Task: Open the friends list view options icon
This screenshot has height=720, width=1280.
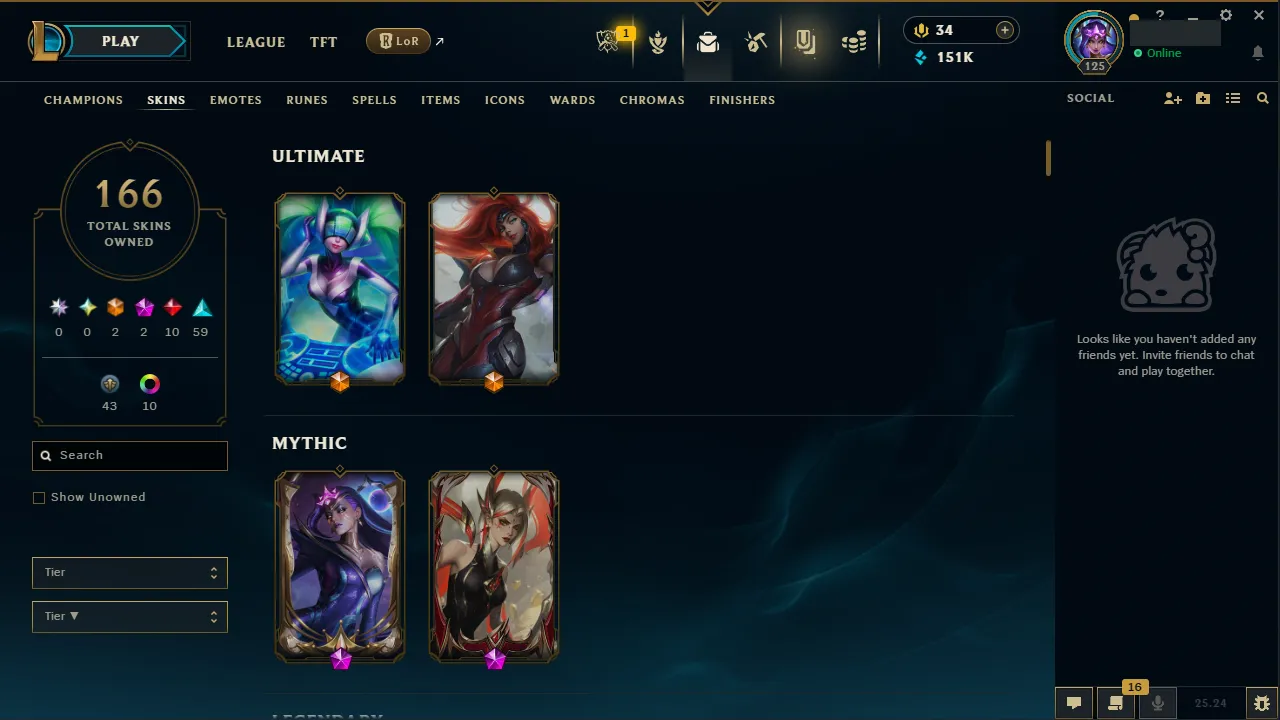Action: coord(1232,98)
